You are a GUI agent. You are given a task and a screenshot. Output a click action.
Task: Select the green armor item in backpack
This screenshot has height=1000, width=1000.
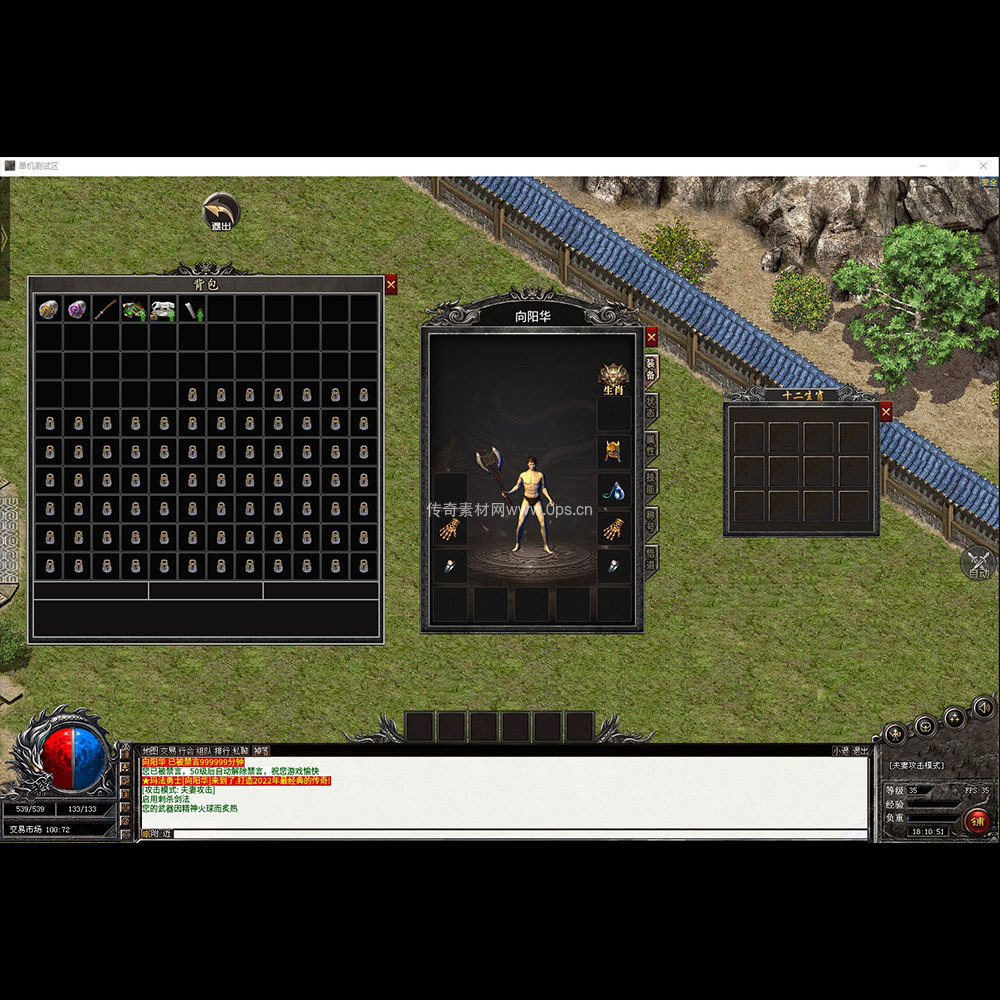tap(134, 309)
